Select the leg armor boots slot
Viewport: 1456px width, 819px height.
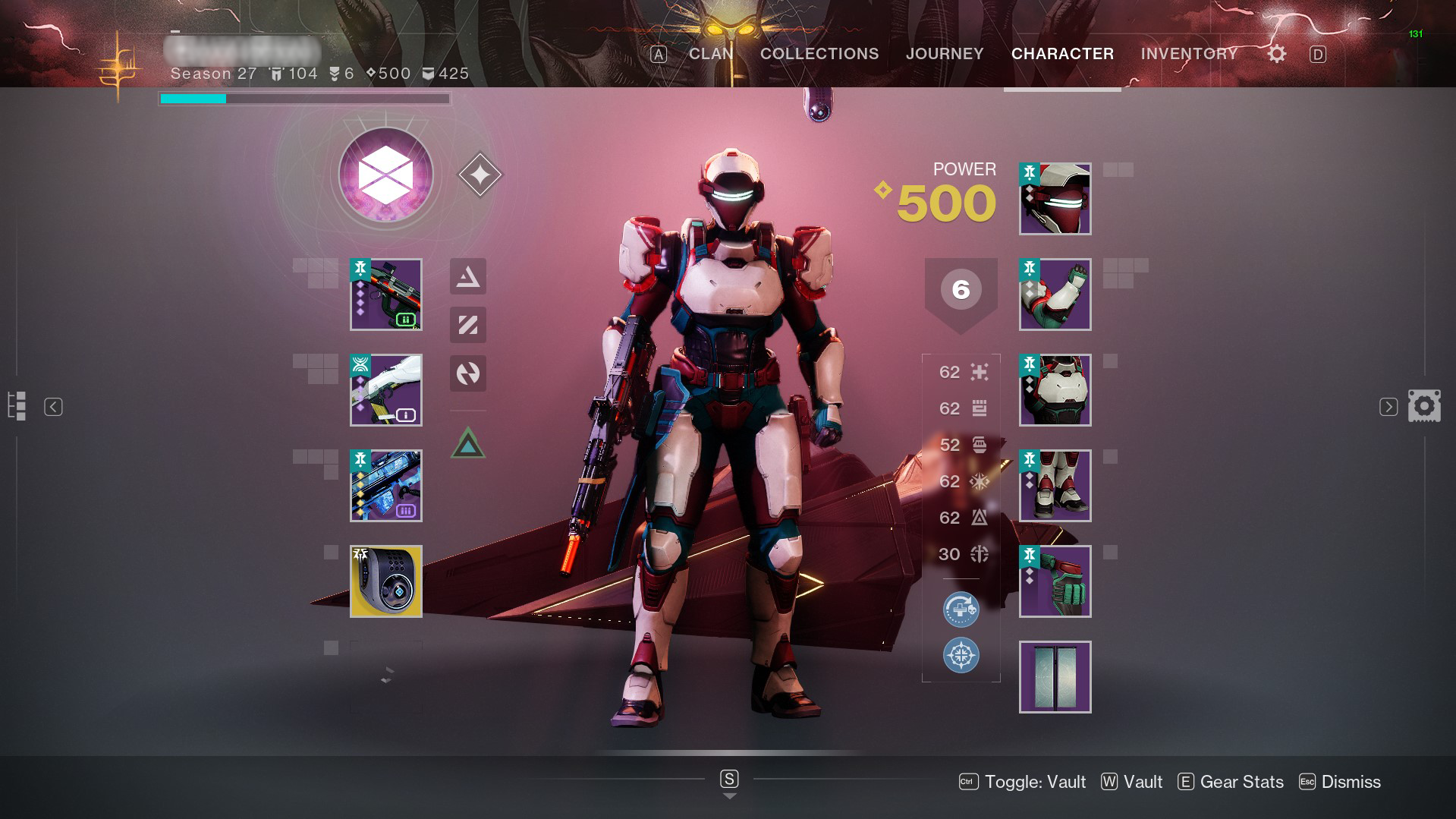click(x=1055, y=486)
